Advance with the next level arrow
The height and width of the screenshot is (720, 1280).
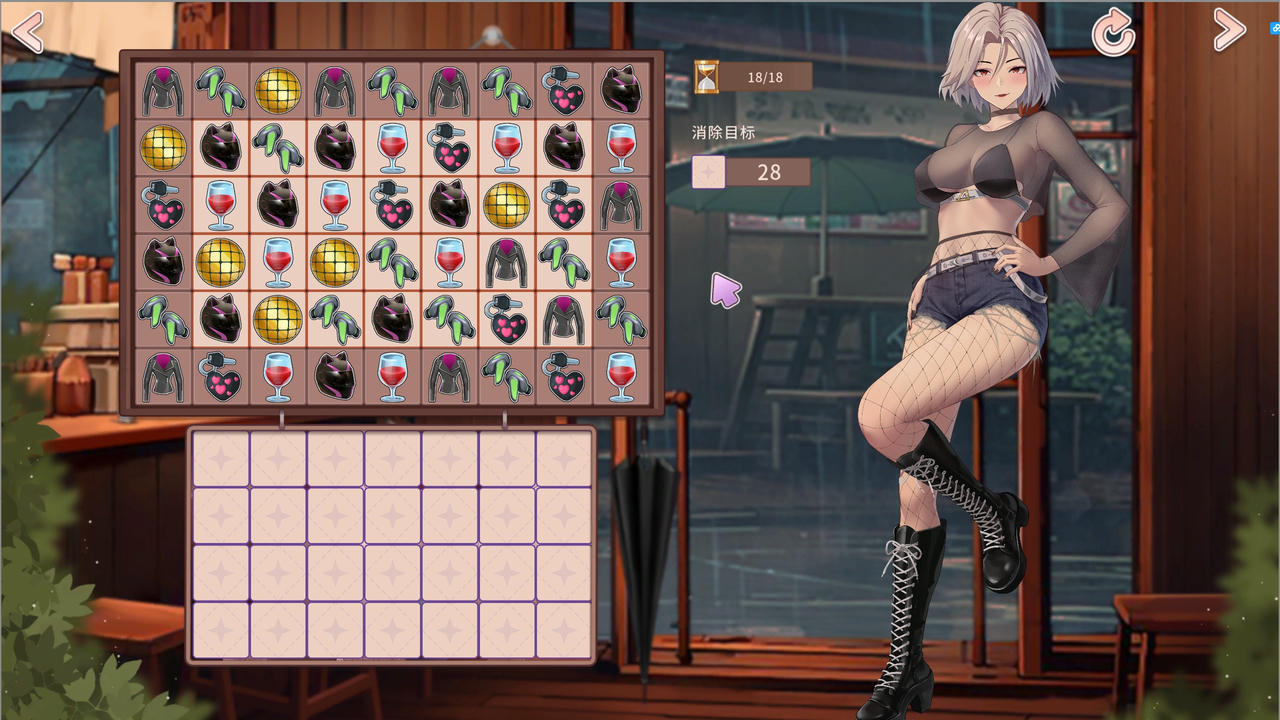[1229, 31]
